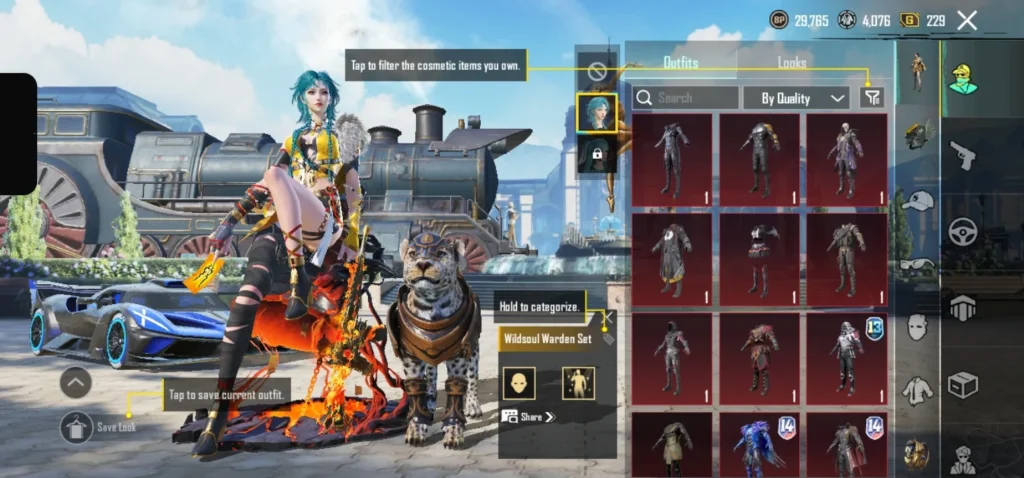Toggle the owned-items filter funnel icon
This screenshot has width=1024, height=478.
click(x=872, y=97)
